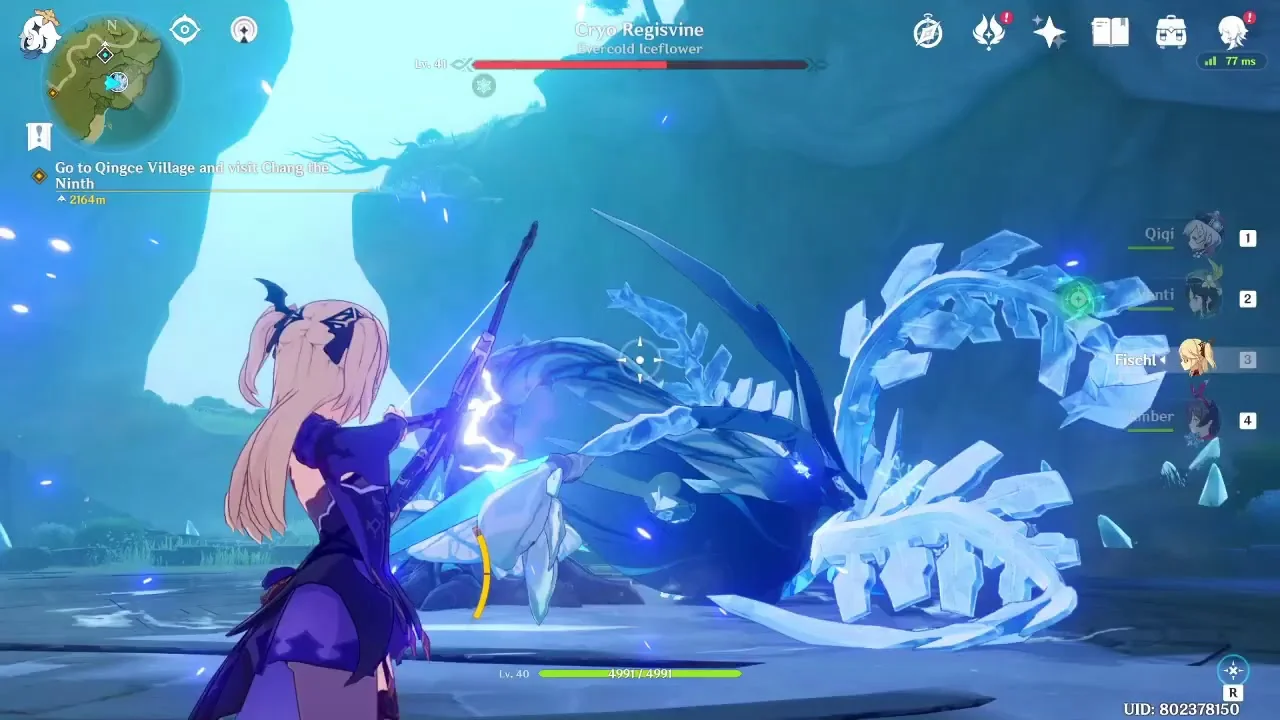Open the winged battle pass icon

(989, 32)
